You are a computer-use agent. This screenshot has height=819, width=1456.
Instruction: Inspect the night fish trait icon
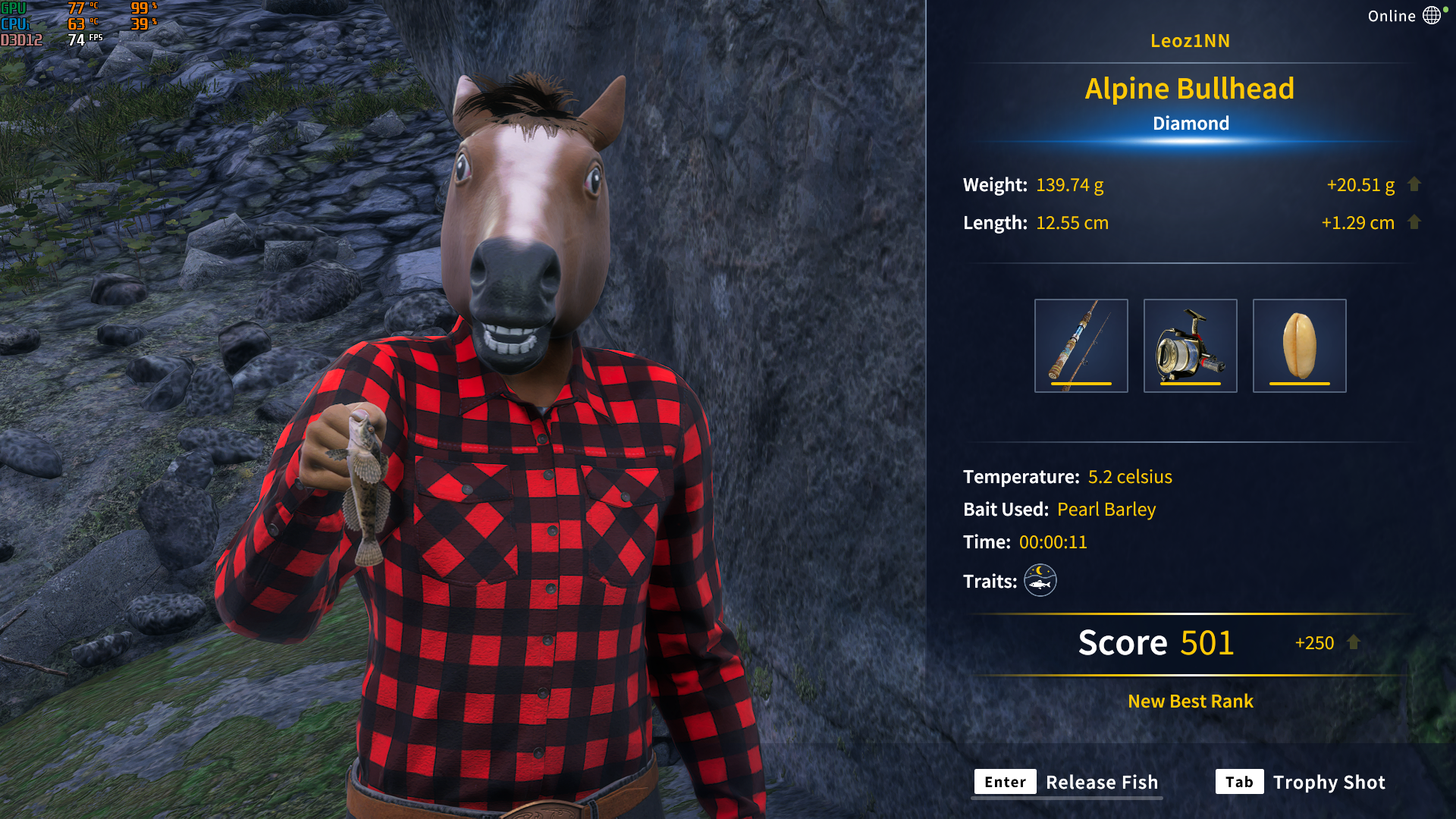point(1040,581)
